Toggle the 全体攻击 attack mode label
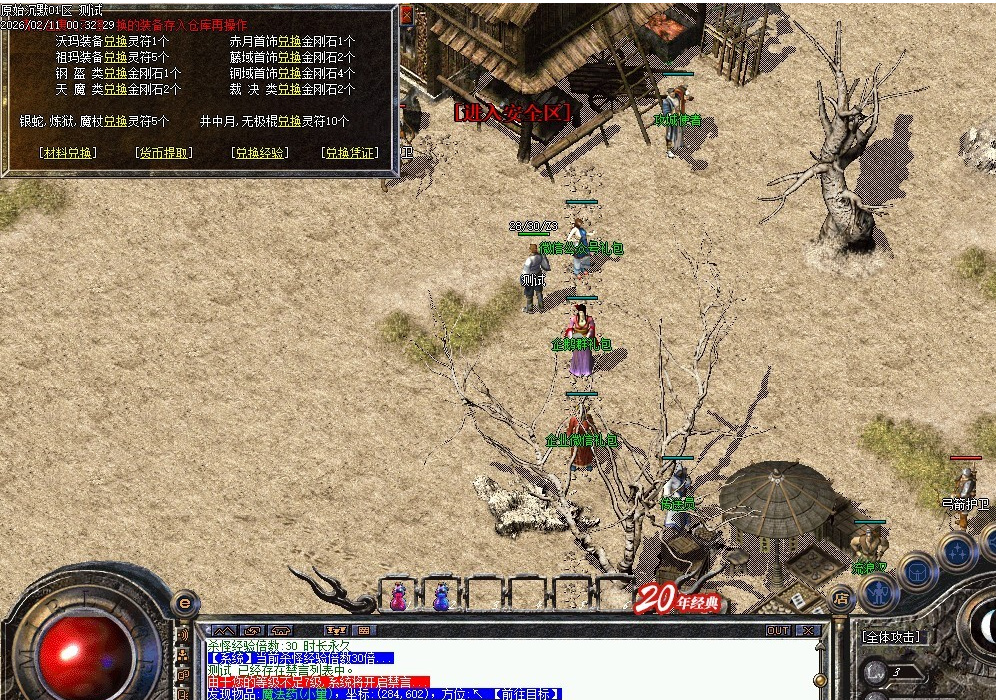Viewport: 996px width, 700px height. (891, 637)
